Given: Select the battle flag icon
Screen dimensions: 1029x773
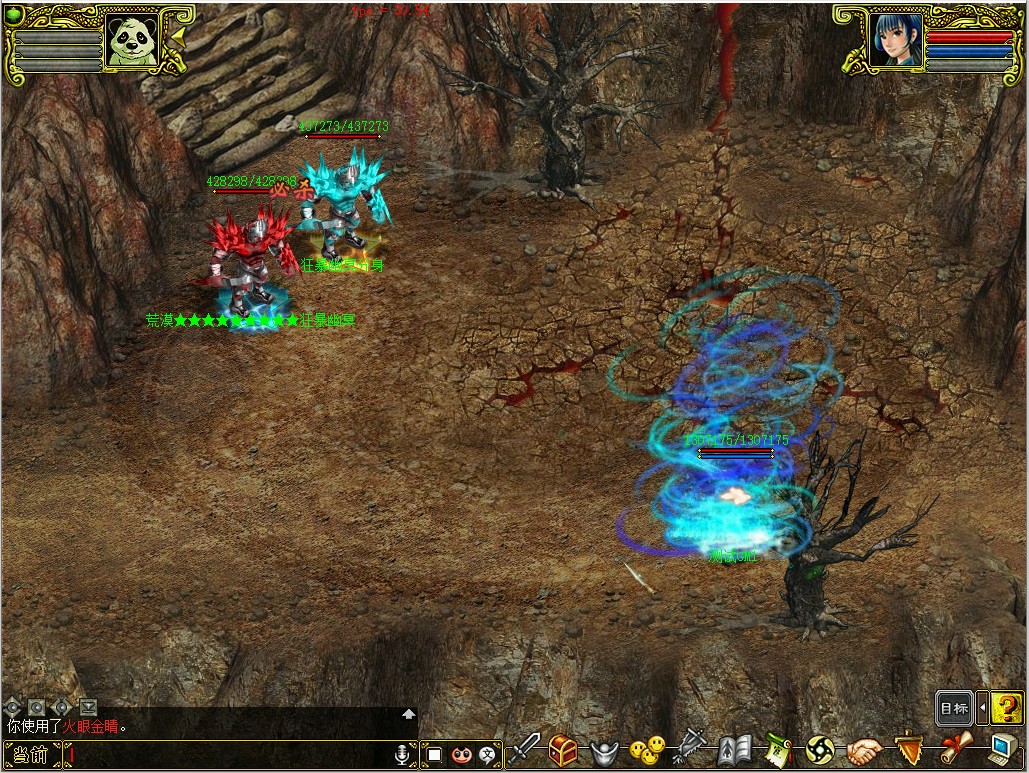Looking at the screenshot, I should pyautogui.click(x=691, y=748).
